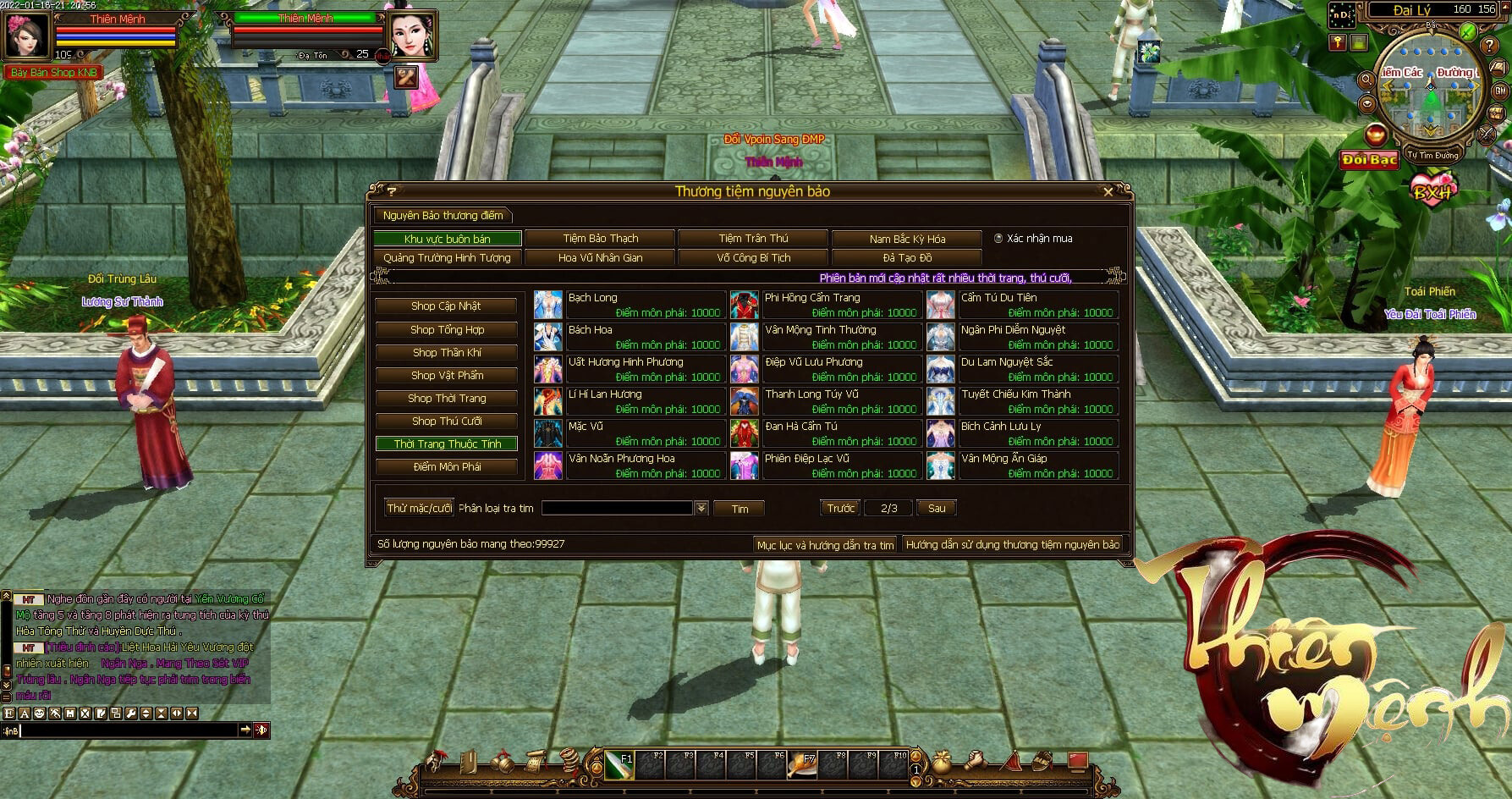Image resolution: width=1512 pixels, height=799 pixels.
Task: Open the Đổi Bạc button near minimap
Action: (x=1369, y=159)
